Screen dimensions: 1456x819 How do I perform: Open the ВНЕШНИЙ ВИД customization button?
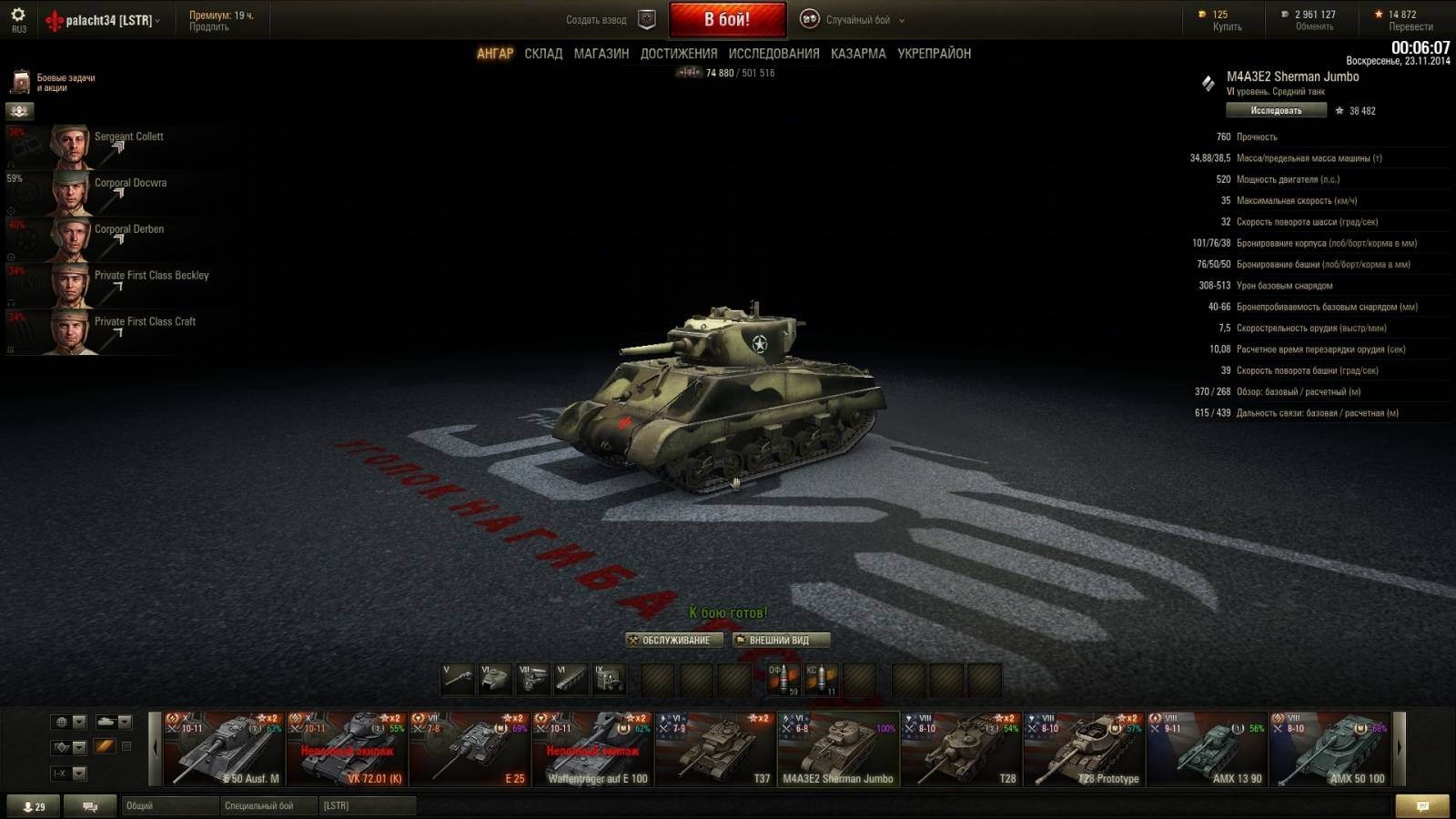point(781,641)
